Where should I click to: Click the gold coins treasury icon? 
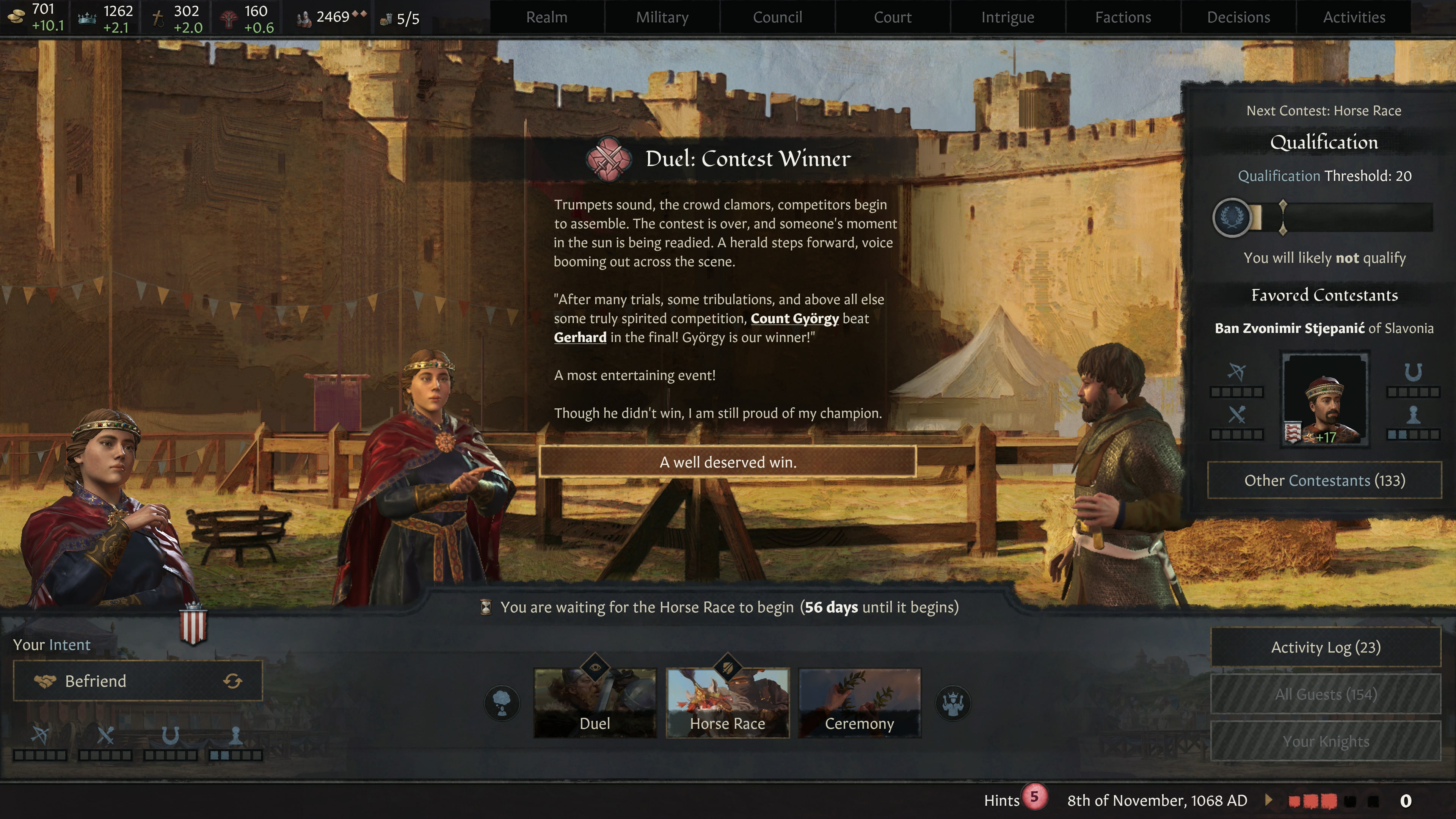coord(17,16)
